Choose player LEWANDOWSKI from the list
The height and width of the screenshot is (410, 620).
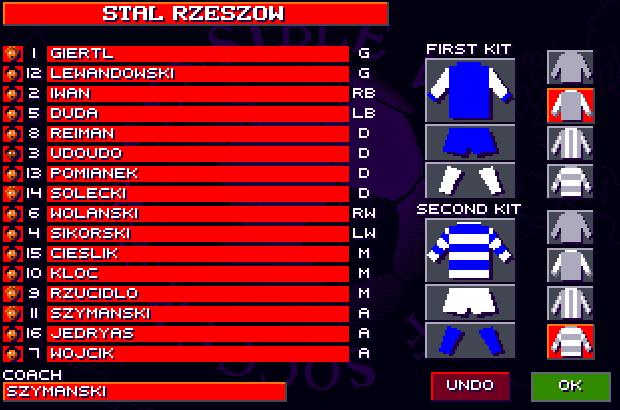click(197, 73)
